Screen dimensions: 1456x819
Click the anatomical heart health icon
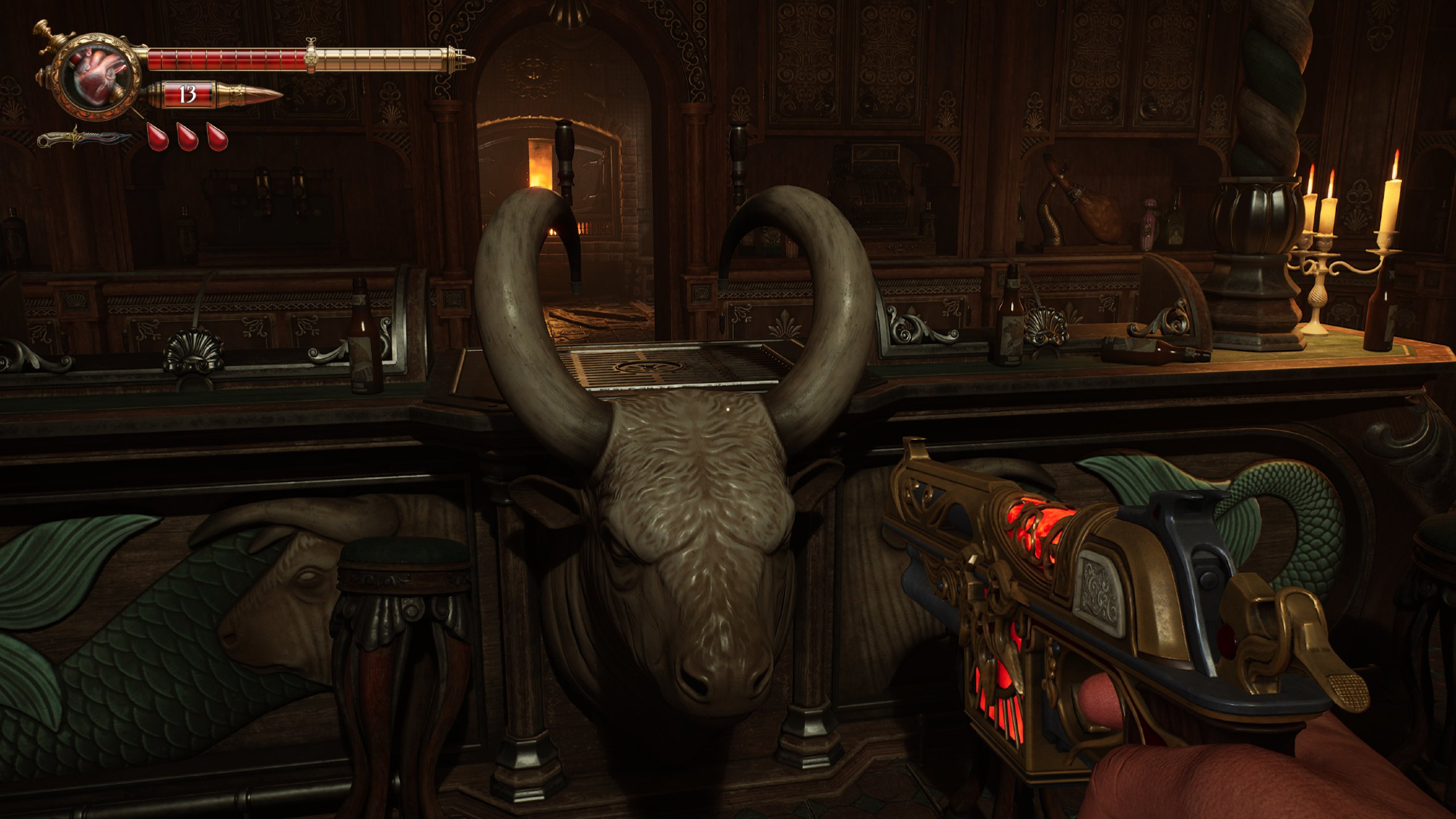(x=98, y=76)
